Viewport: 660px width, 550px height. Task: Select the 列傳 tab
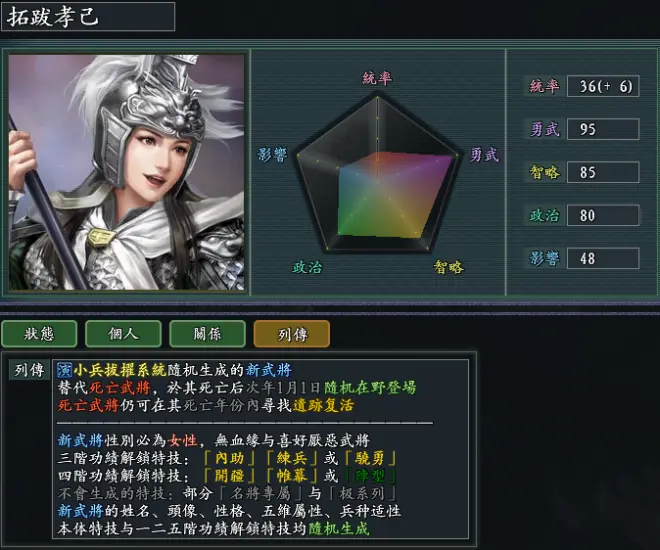click(291, 334)
